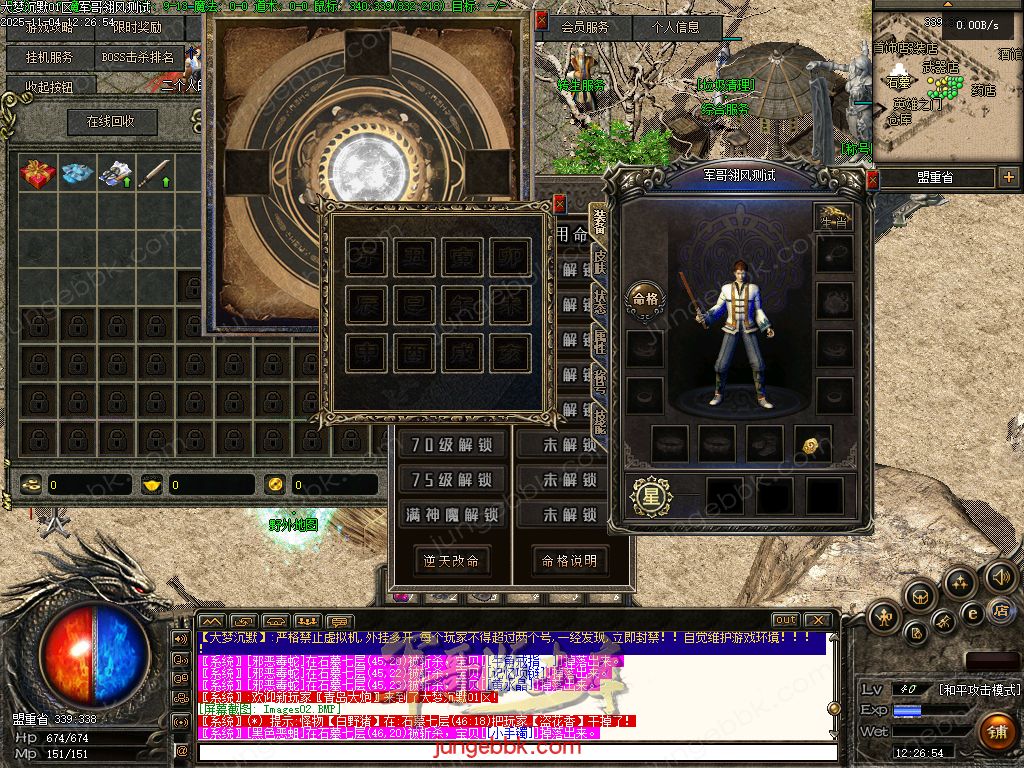Viewport: 1024px width, 768px height.
Task: Open the BOSS击杀排名 ranking
Action: tap(137, 57)
